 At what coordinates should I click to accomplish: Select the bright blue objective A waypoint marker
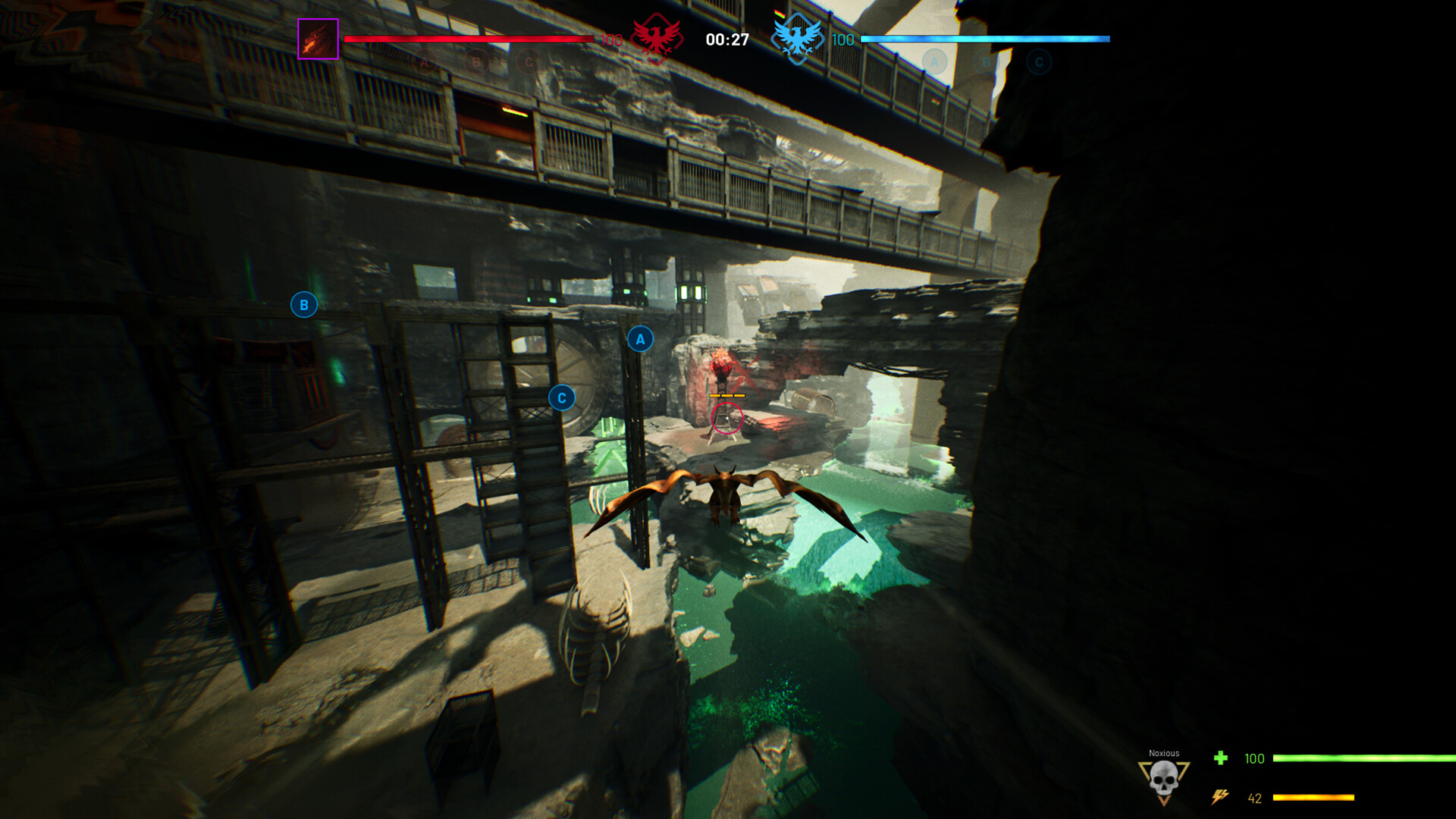(x=640, y=339)
